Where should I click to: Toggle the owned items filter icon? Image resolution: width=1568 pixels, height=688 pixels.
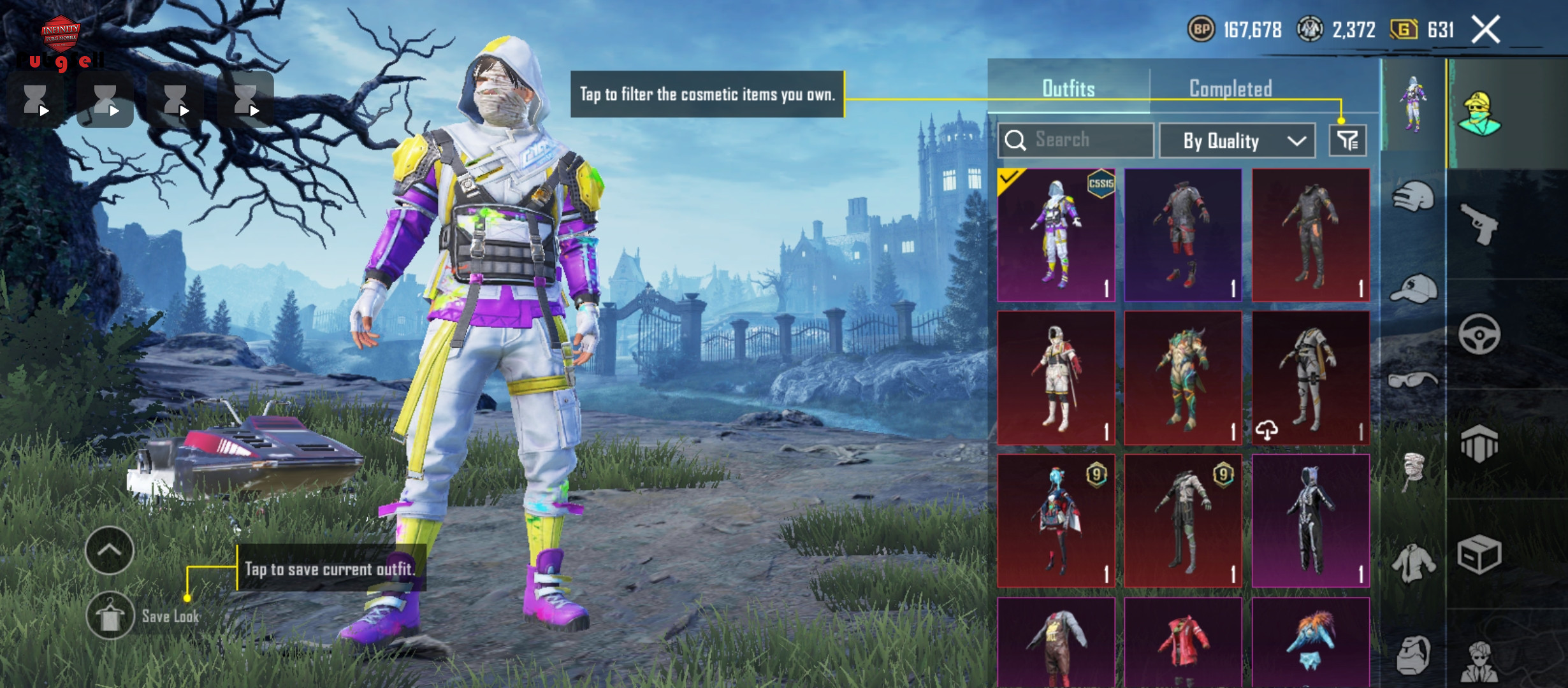1347,140
